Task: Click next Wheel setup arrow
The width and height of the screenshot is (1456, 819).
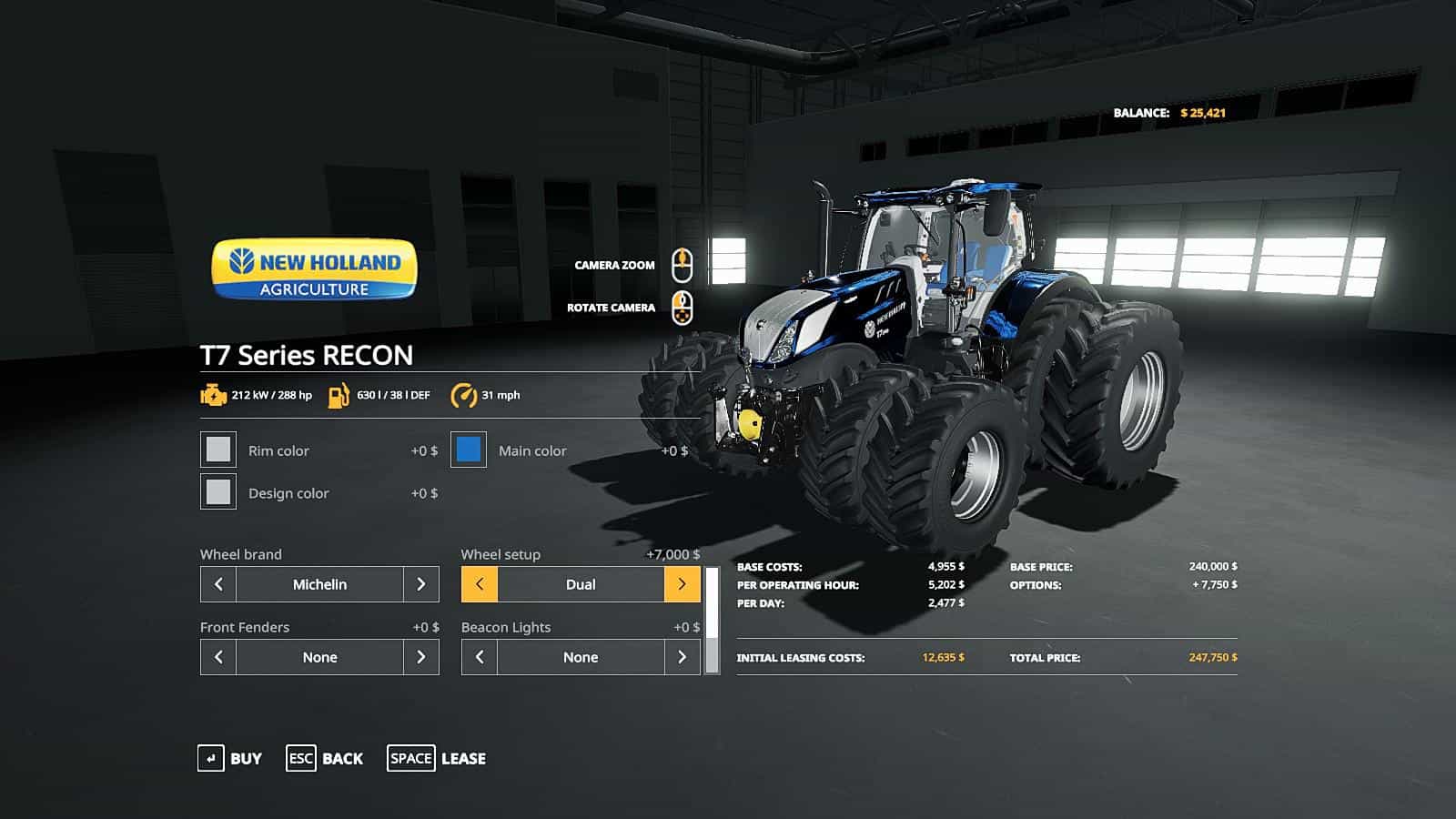Action: (x=682, y=584)
